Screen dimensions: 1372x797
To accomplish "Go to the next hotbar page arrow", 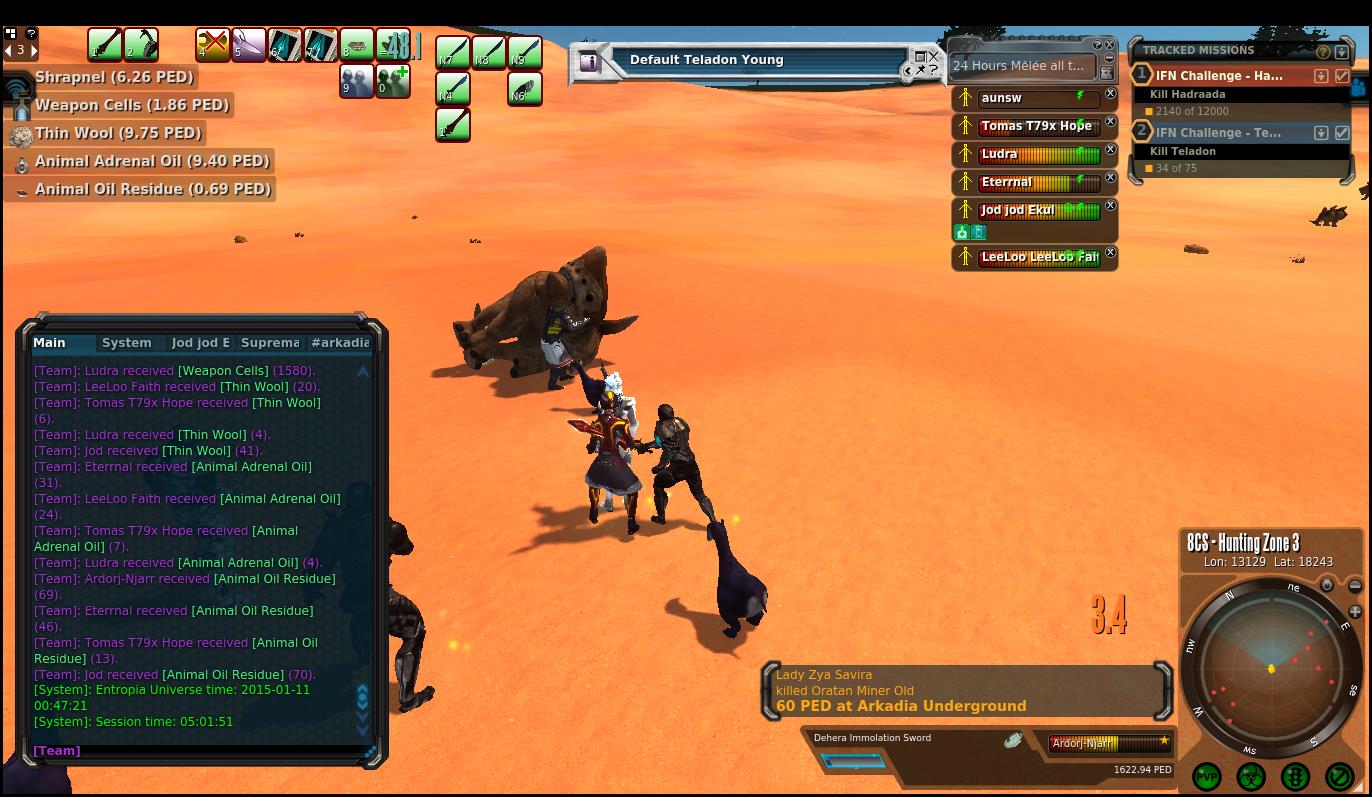I will pos(33,50).
